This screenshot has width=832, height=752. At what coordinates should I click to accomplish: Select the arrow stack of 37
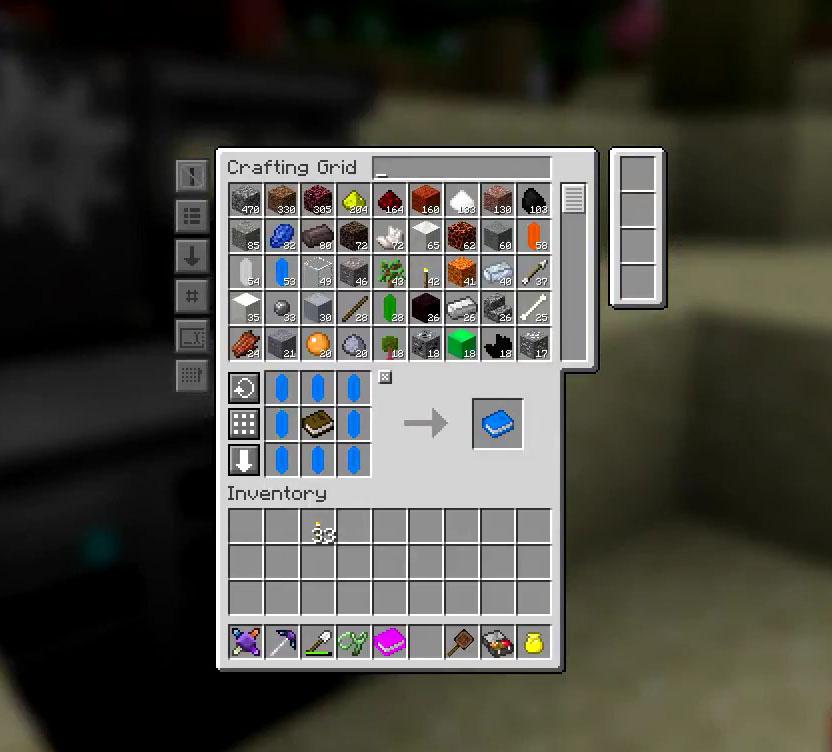click(x=534, y=273)
